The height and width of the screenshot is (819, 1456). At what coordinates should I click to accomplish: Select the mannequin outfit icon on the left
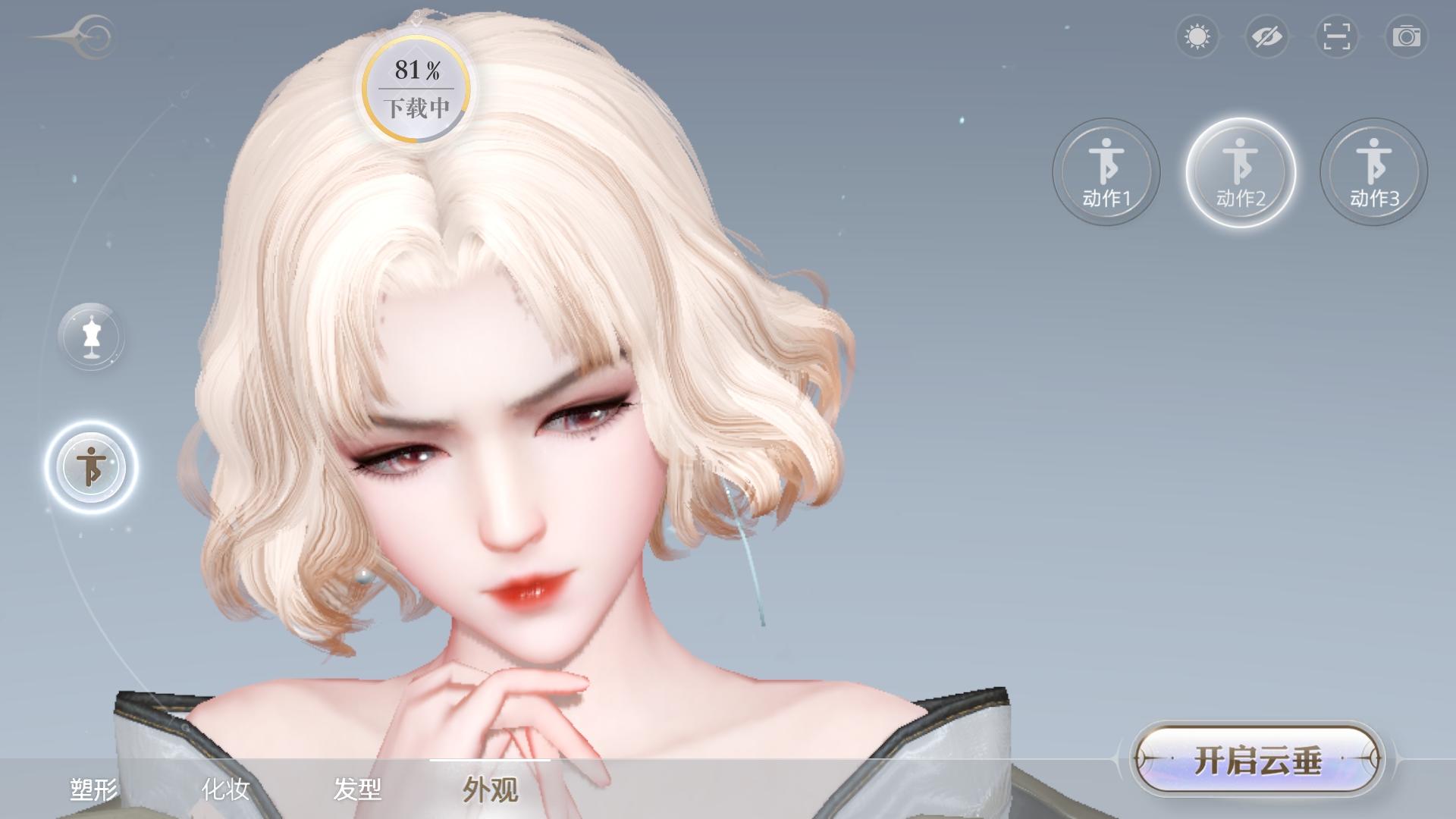(91, 337)
